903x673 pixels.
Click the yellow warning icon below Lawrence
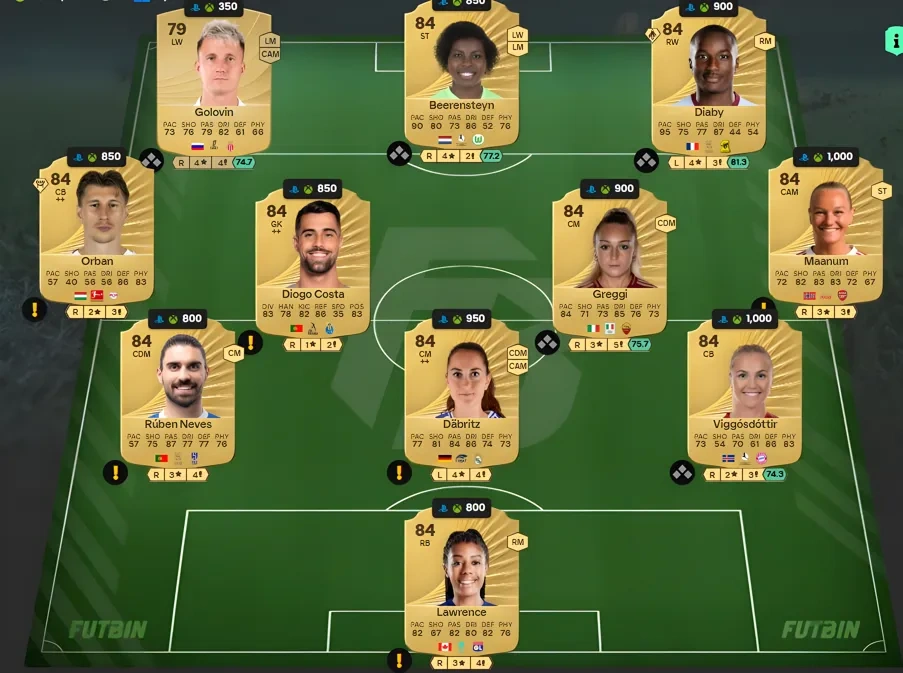coord(399,659)
